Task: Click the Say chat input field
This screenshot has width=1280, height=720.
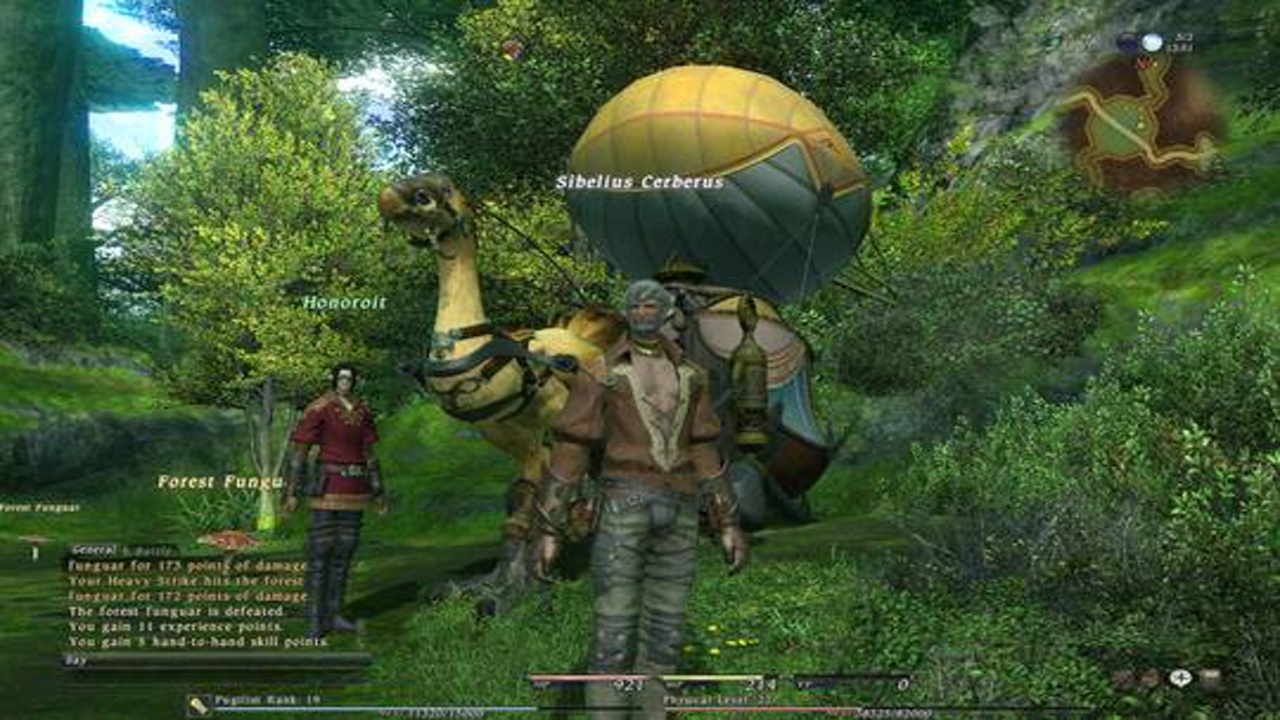Action: (x=215, y=660)
